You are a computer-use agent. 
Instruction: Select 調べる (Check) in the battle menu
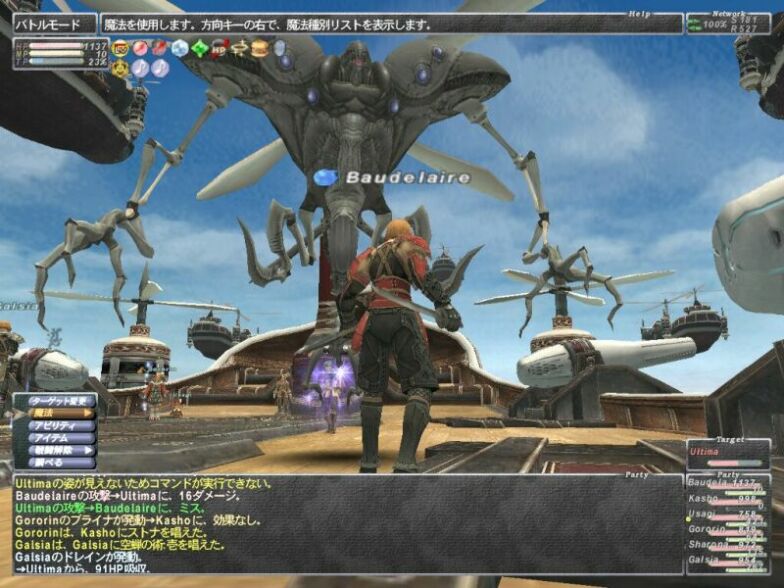pos(57,463)
